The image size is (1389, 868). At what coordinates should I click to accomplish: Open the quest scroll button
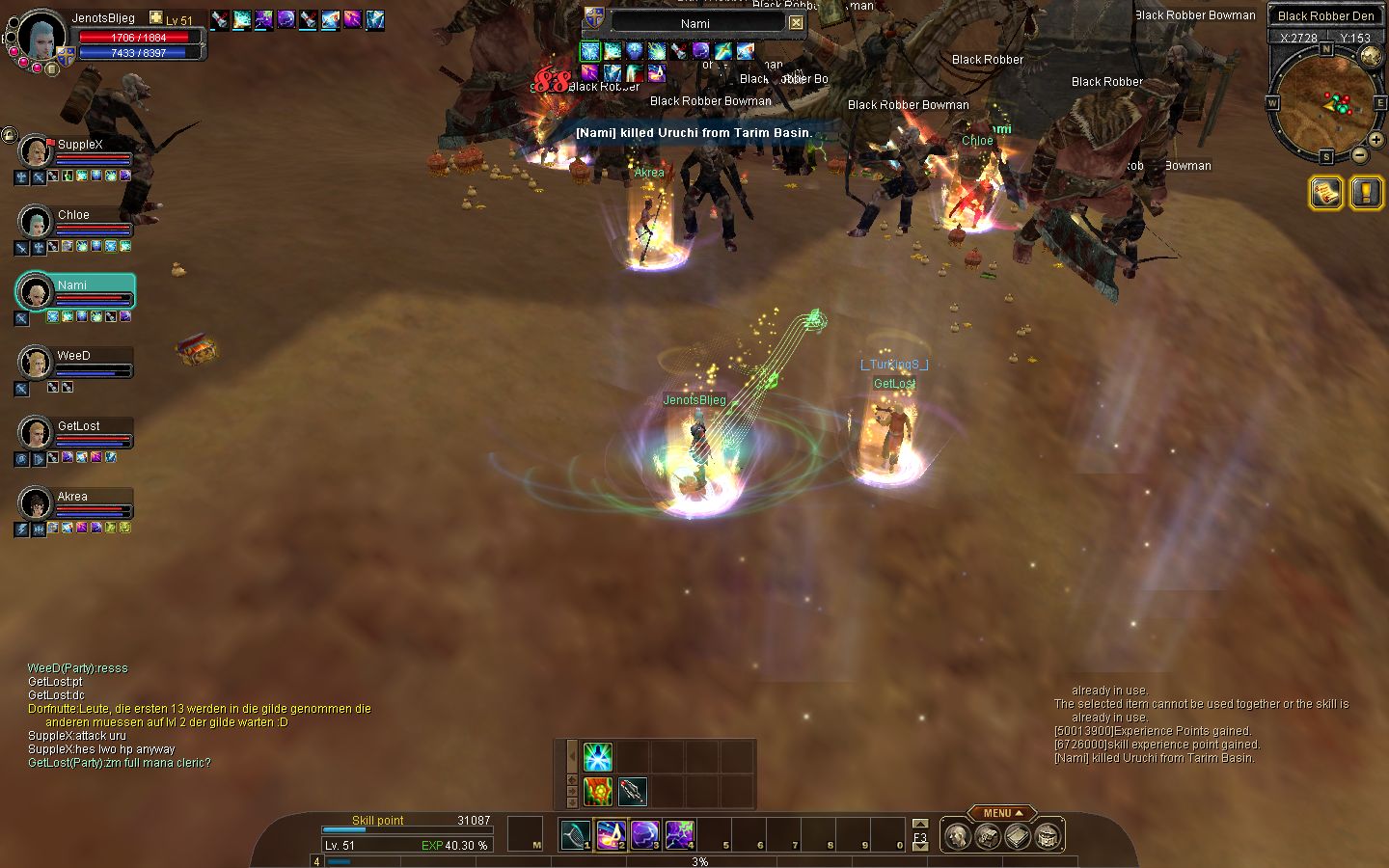(1326, 193)
